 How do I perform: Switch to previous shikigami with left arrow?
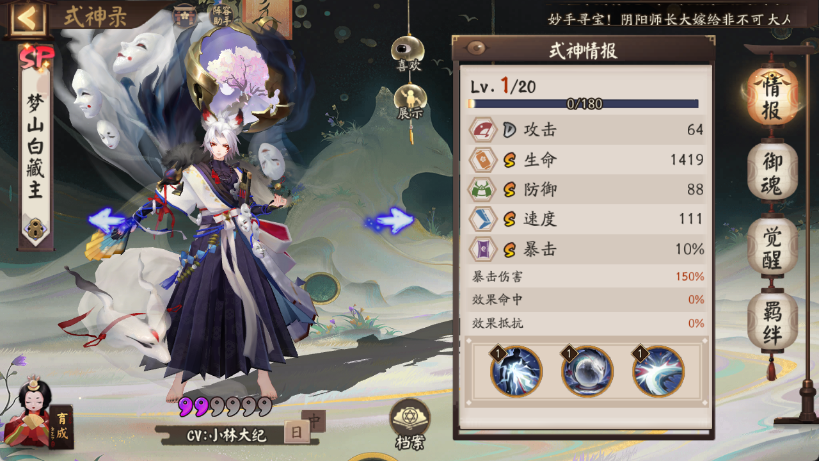click(106, 221)
